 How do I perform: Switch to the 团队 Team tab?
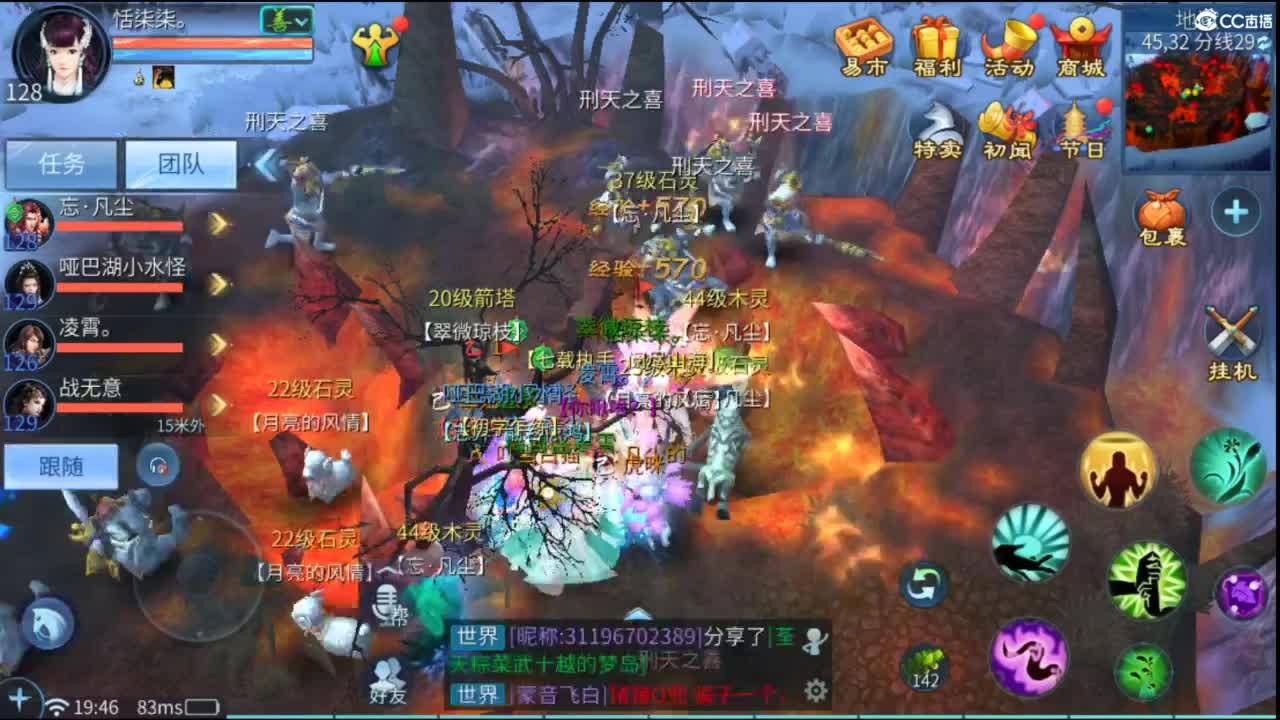[x=180, y=164]
